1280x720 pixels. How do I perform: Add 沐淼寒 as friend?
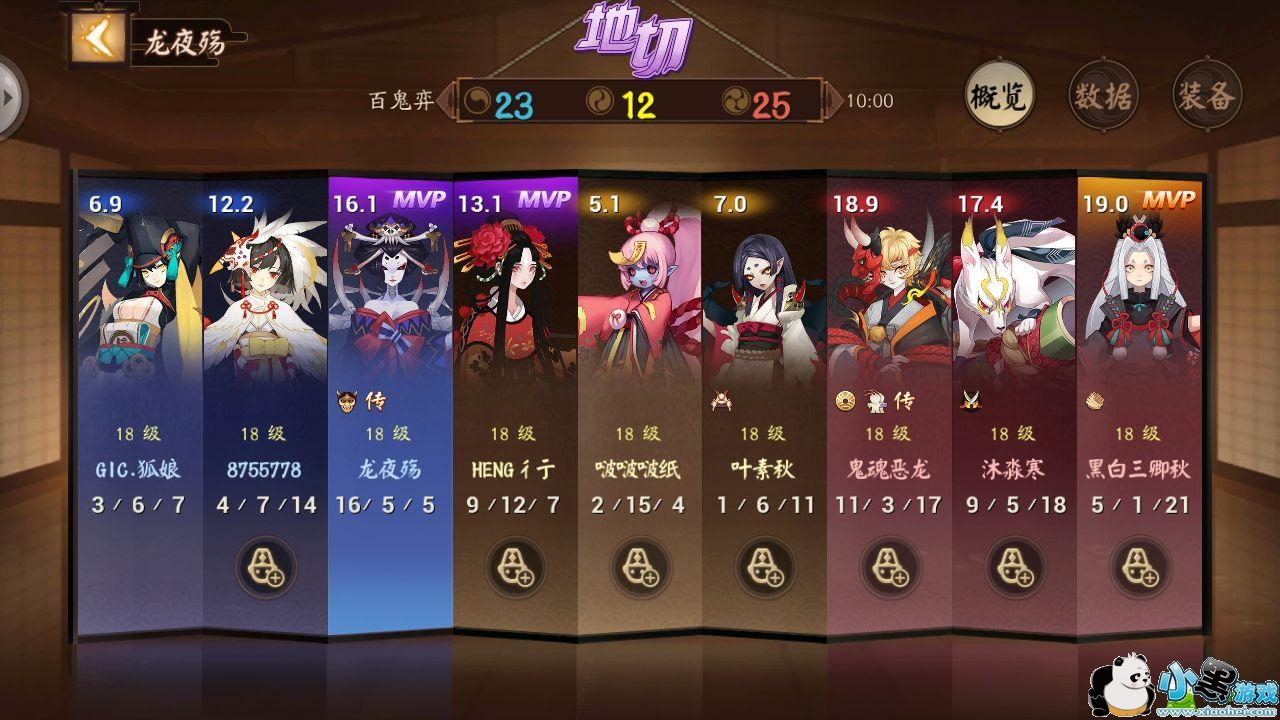(1015, 566)
